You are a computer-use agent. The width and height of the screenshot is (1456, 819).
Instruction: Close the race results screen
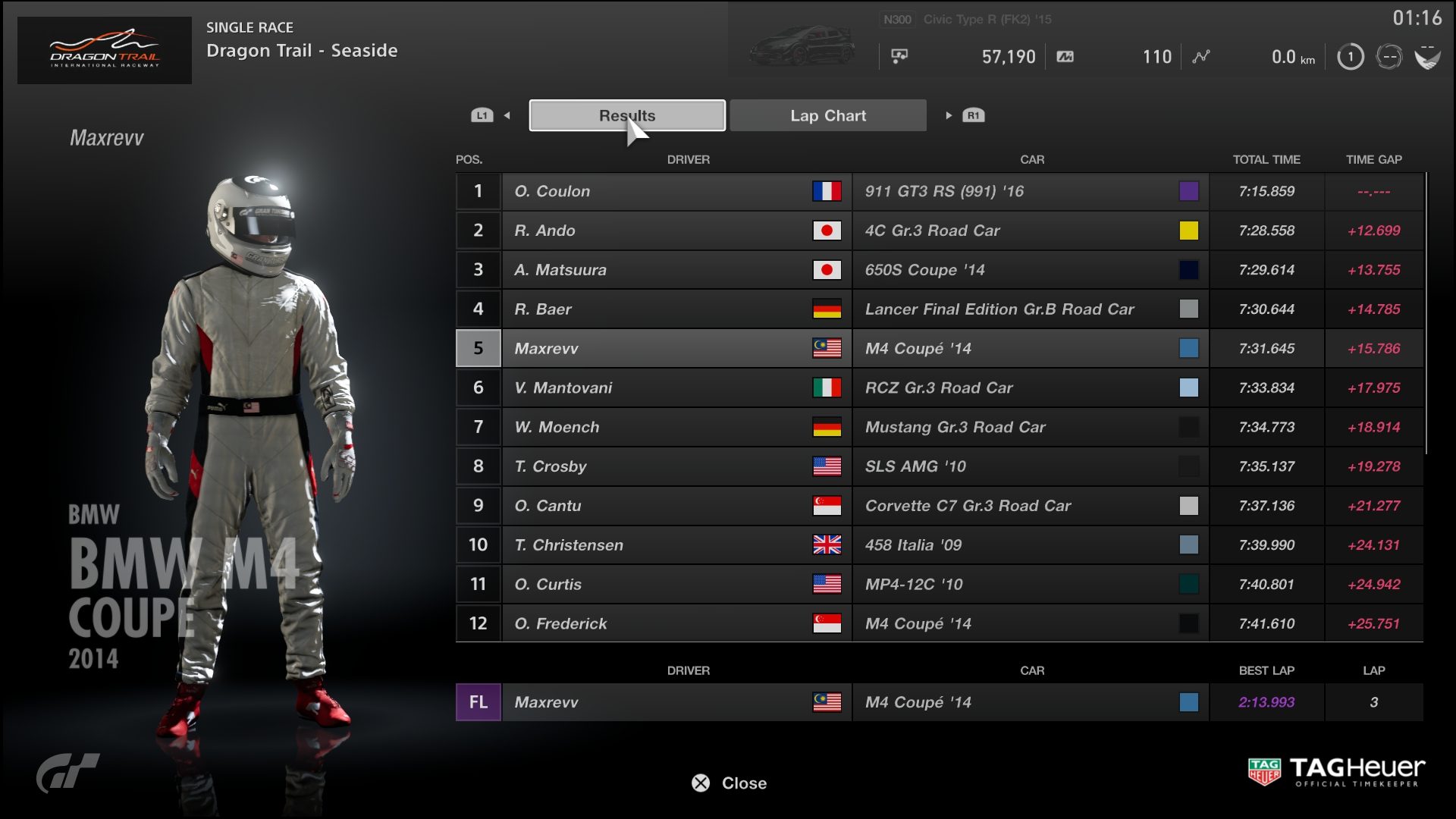coord(730,783)
